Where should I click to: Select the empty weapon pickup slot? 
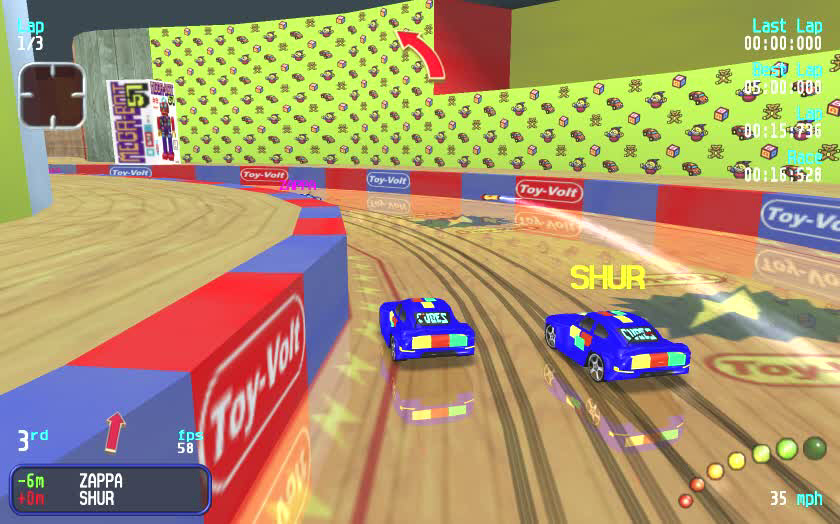[52, 95]
